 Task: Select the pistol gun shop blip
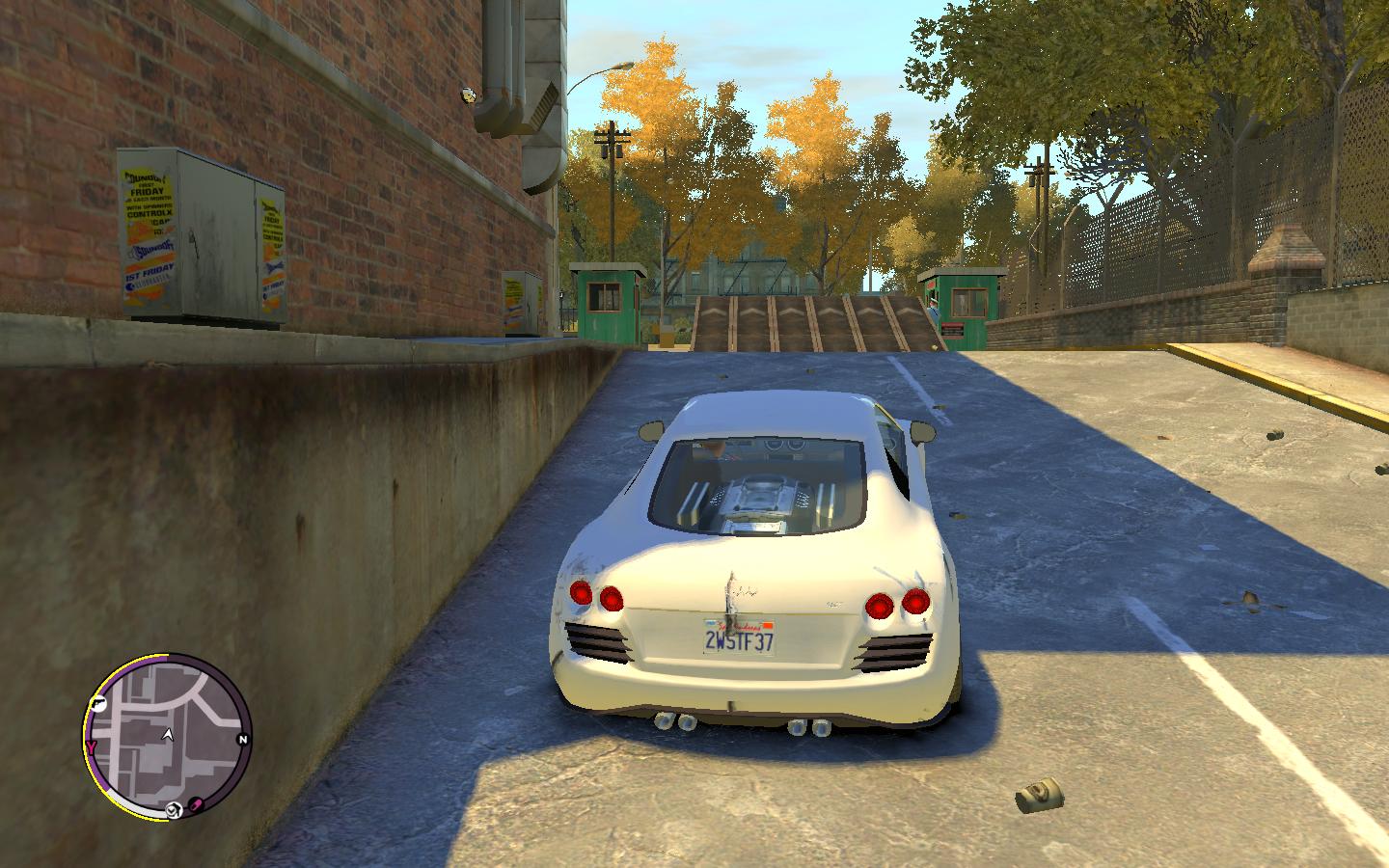(x=97, y=705)
